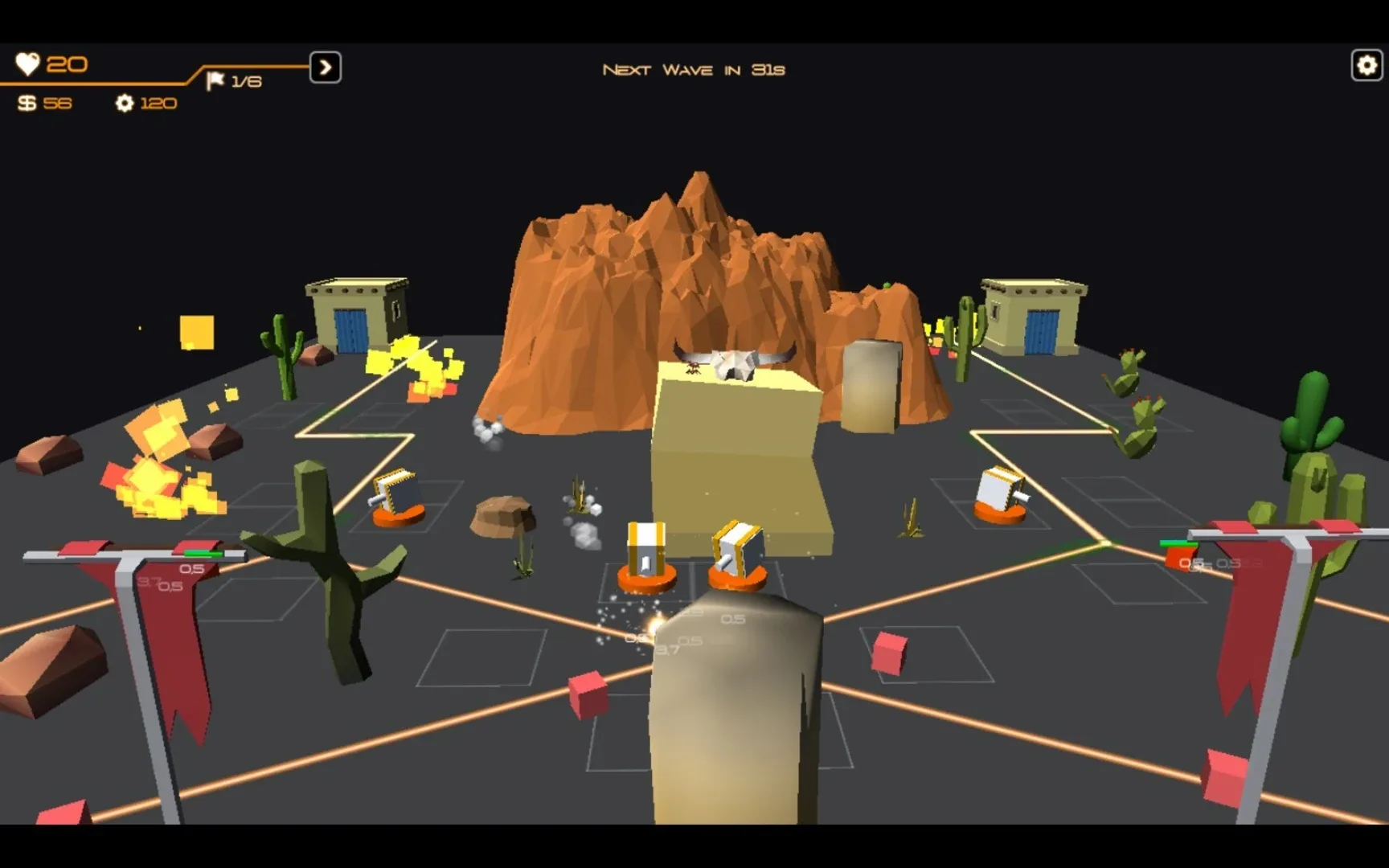Screen dimensions: 1389x868
Task: Click the Next Wave in 31s label
Action: coord(694,69)
